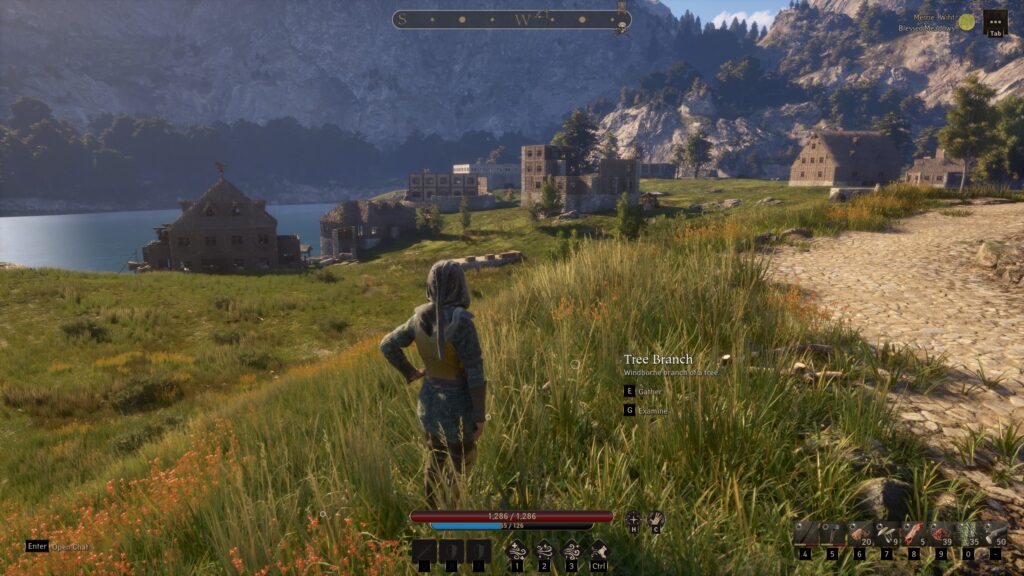Select the red item stack of 39
Screen dimensions: 1024x576
point(940,534)
